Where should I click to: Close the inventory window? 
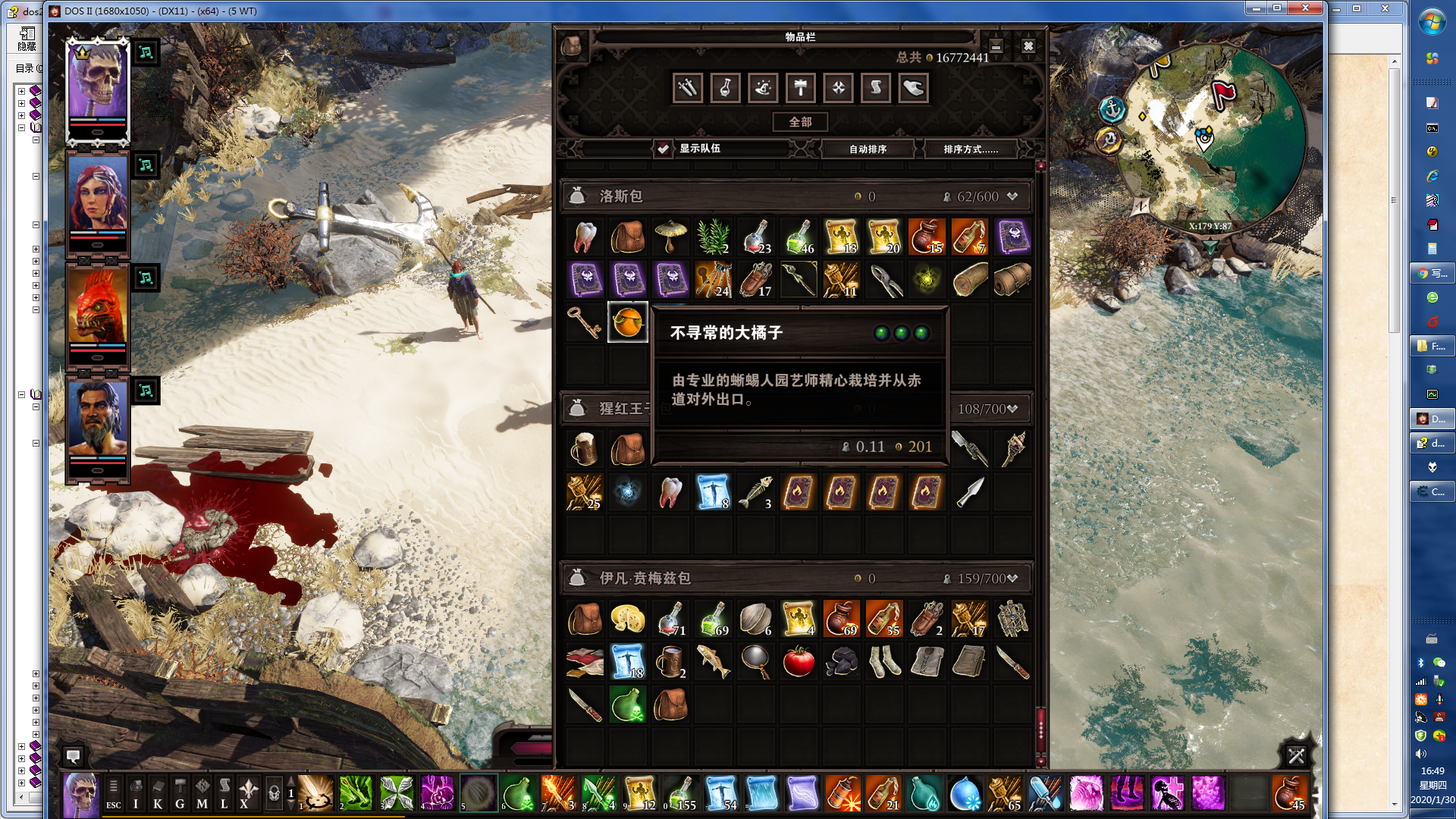tap(1028, 46)
